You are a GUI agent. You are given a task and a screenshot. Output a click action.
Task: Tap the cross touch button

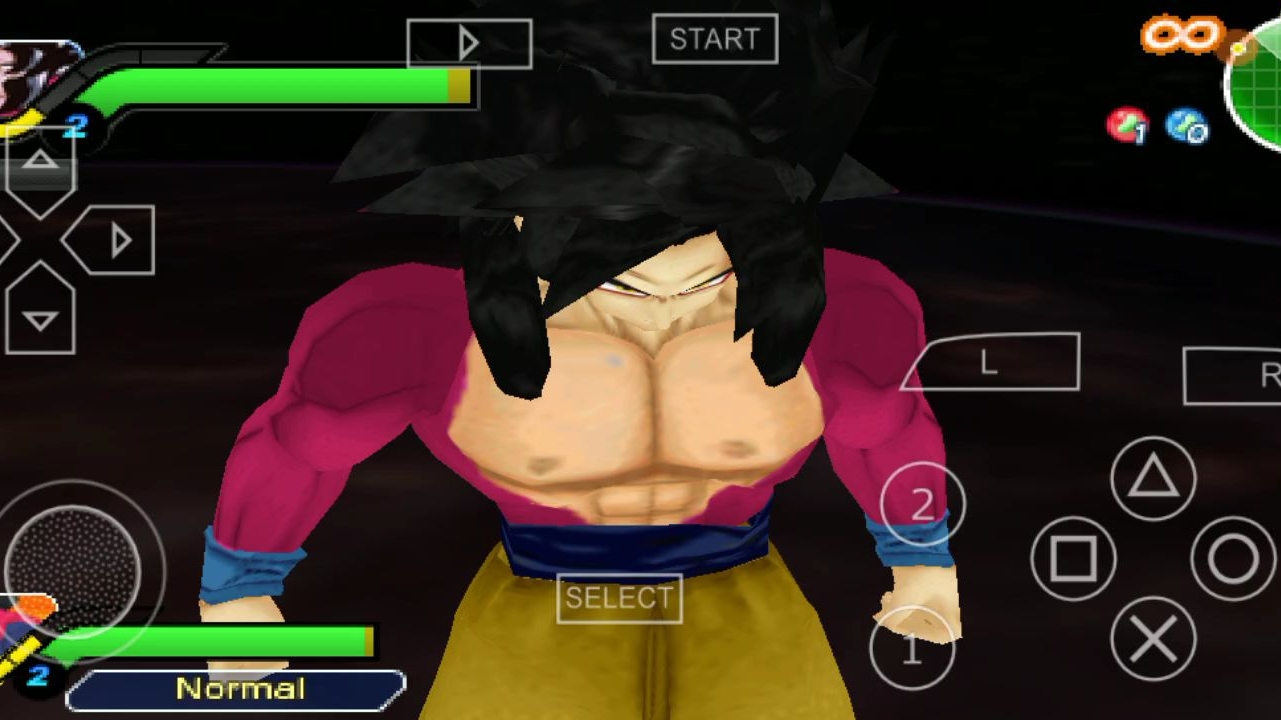point(1153,639)
